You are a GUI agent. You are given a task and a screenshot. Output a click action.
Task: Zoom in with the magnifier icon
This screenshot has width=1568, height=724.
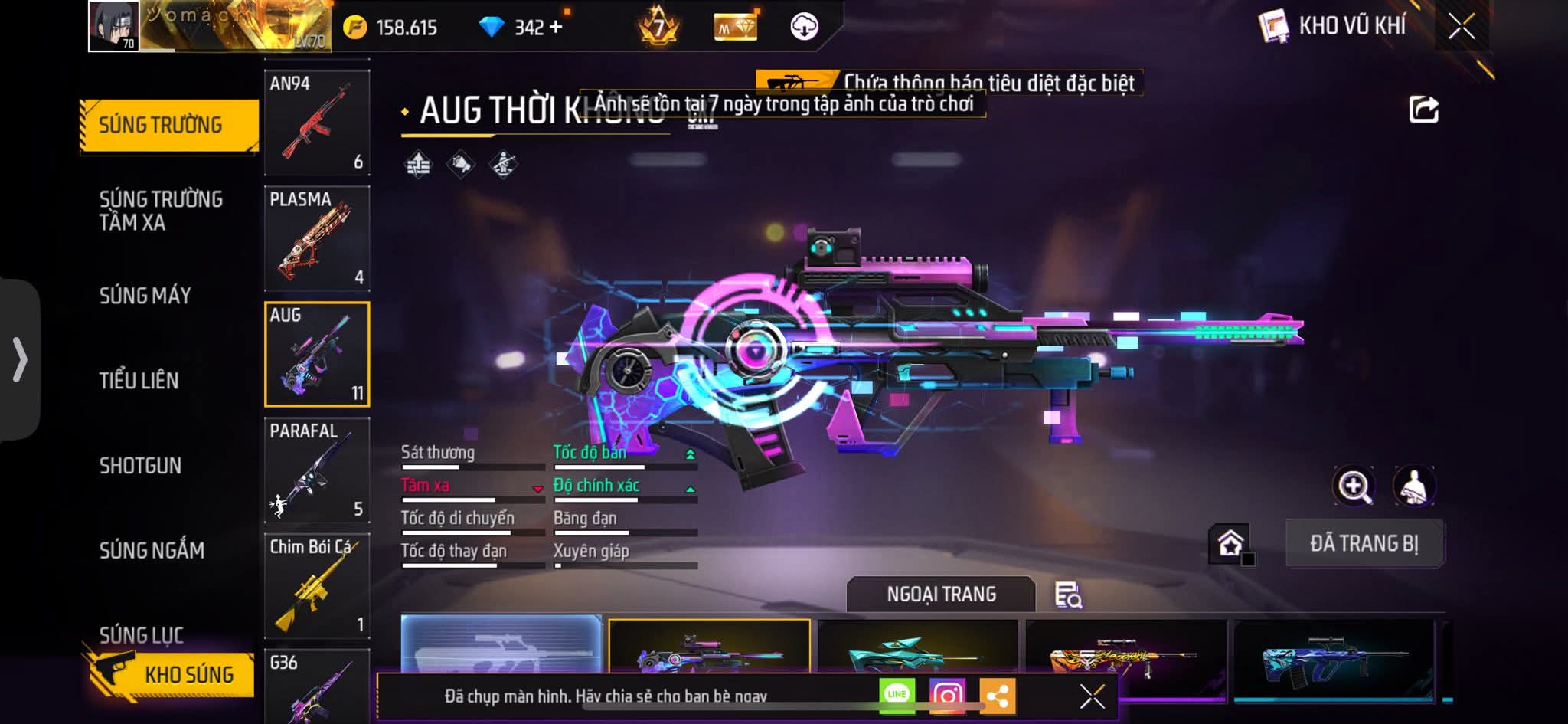(x=1354, y=486)
